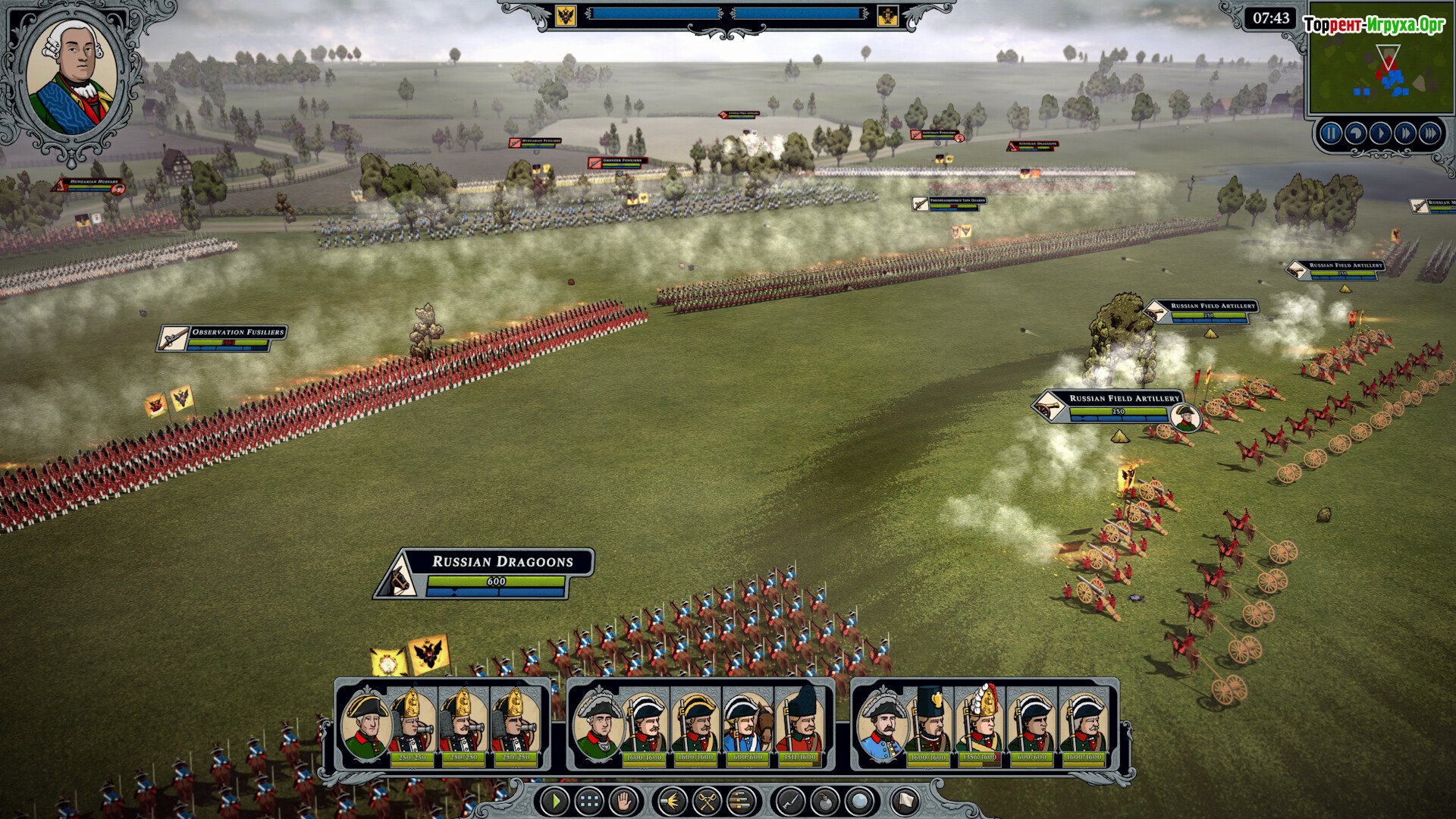
Task: Set triple-arrow fastest battle speed
Action: click(x=1430, y=134)
